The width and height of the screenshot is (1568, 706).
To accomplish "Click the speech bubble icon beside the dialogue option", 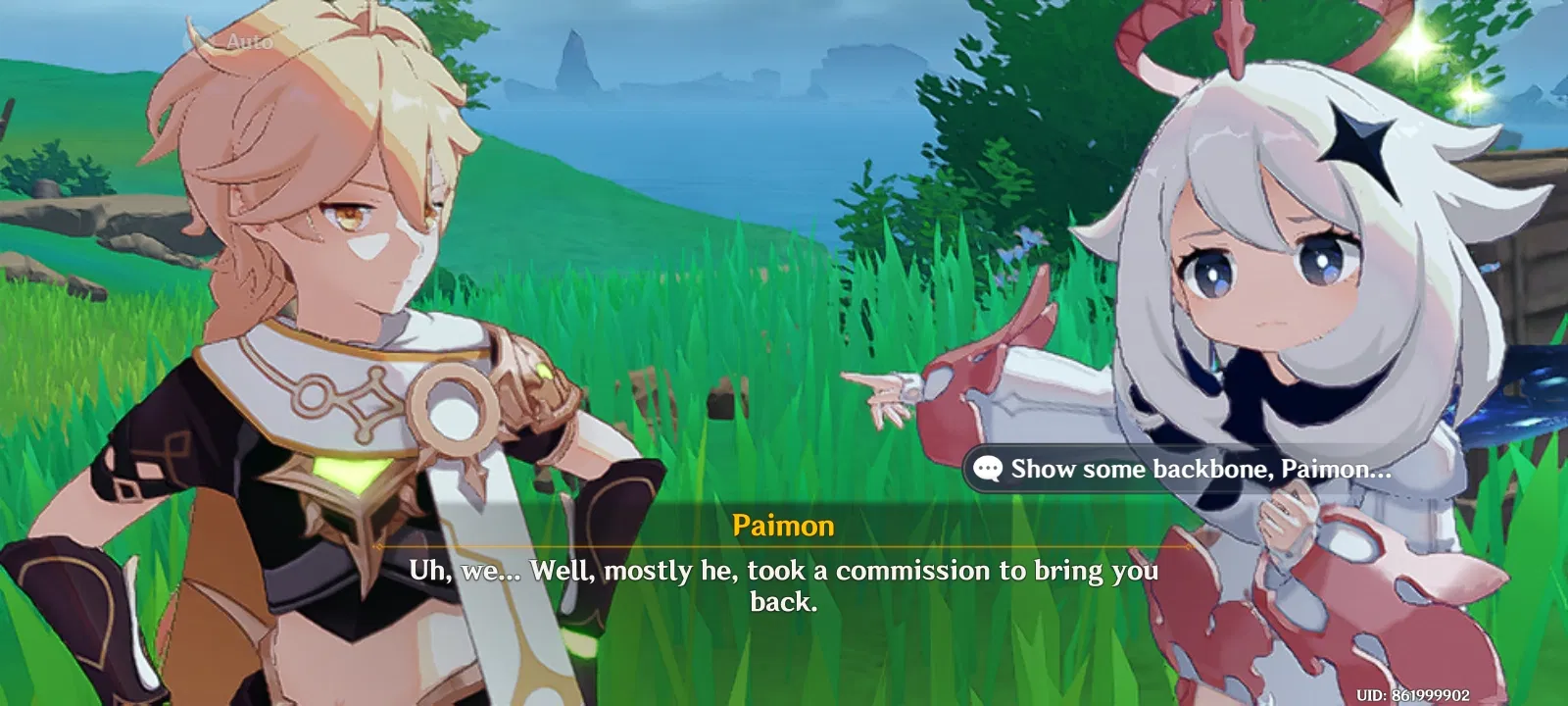I will [x=988, y=469].
